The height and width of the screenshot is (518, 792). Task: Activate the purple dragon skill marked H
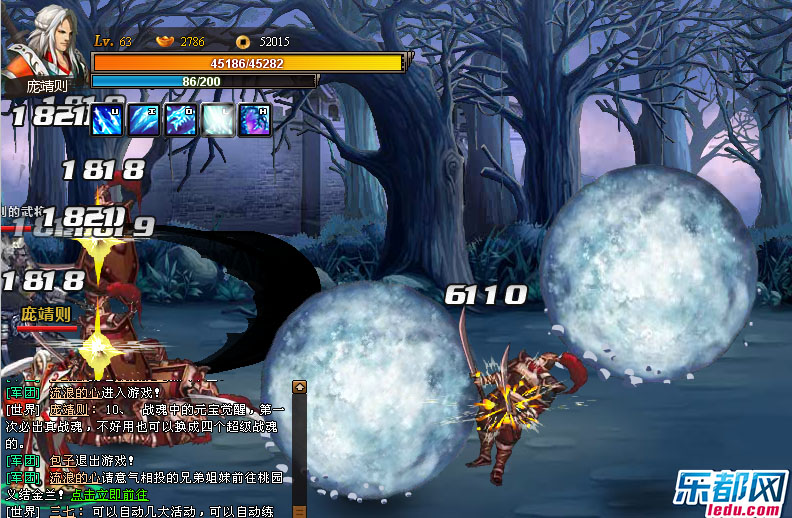255,119
